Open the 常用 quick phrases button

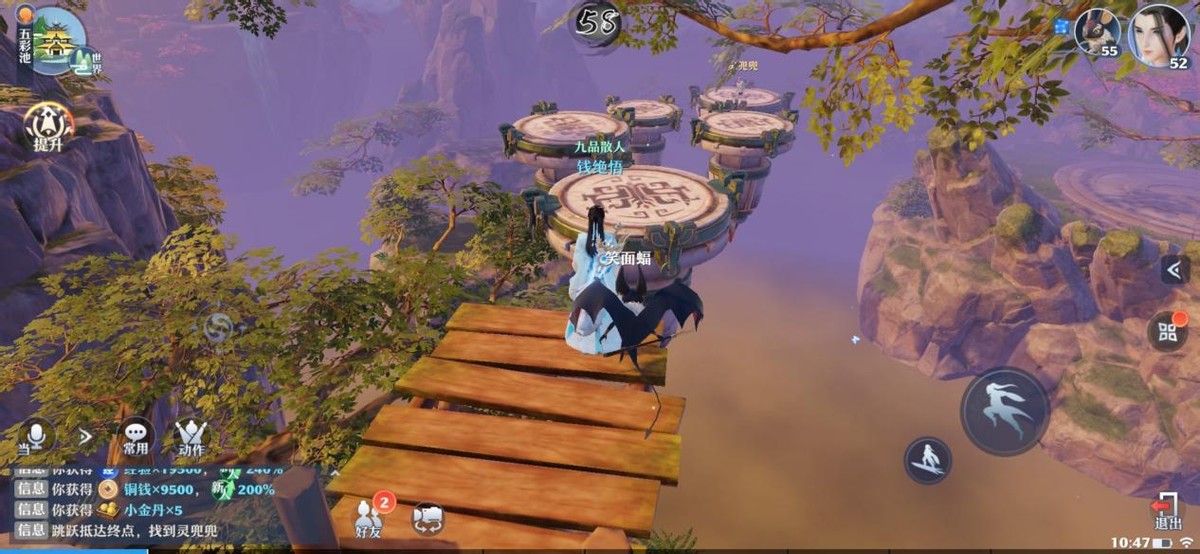[135, 437]
